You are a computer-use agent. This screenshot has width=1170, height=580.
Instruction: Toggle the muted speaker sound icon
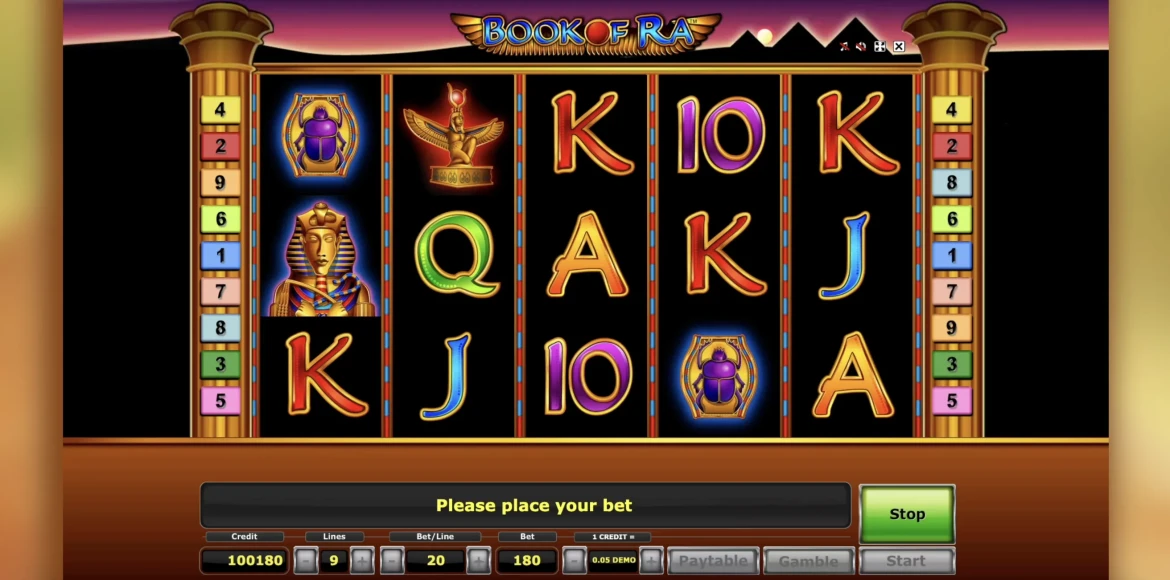861,46
